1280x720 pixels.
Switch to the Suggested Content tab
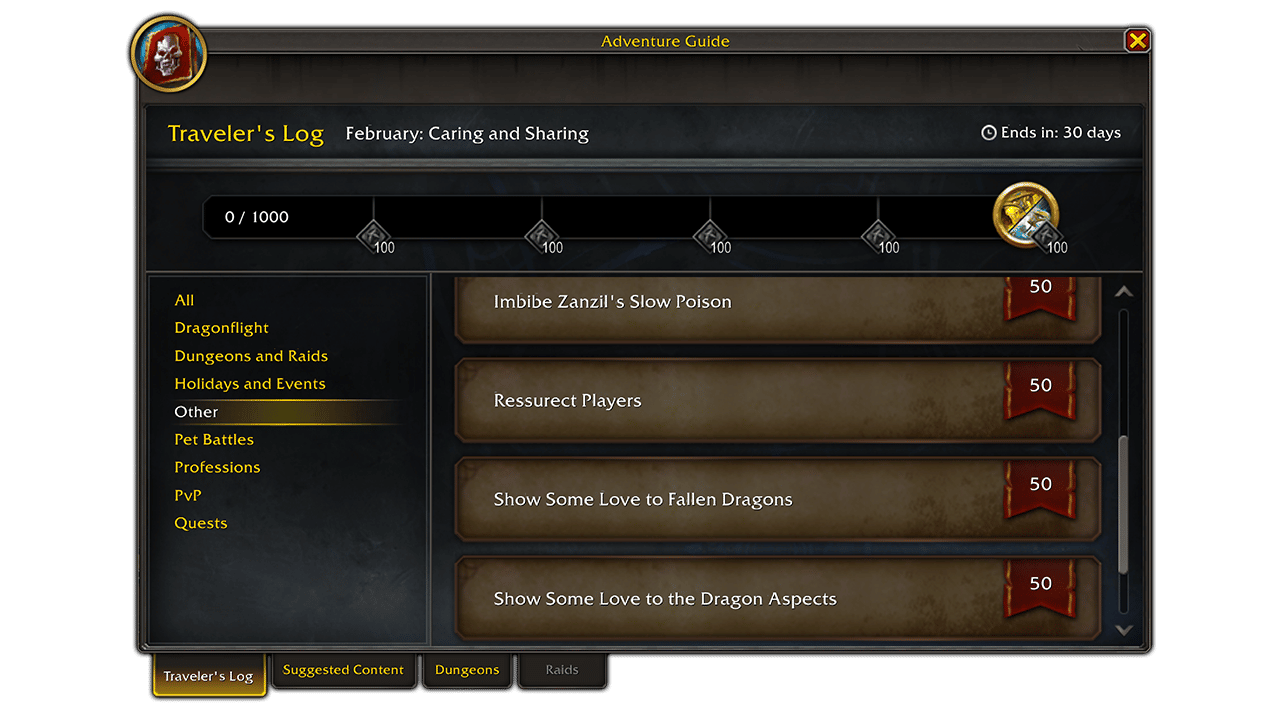pyautogui.click(x=344, y=670)
